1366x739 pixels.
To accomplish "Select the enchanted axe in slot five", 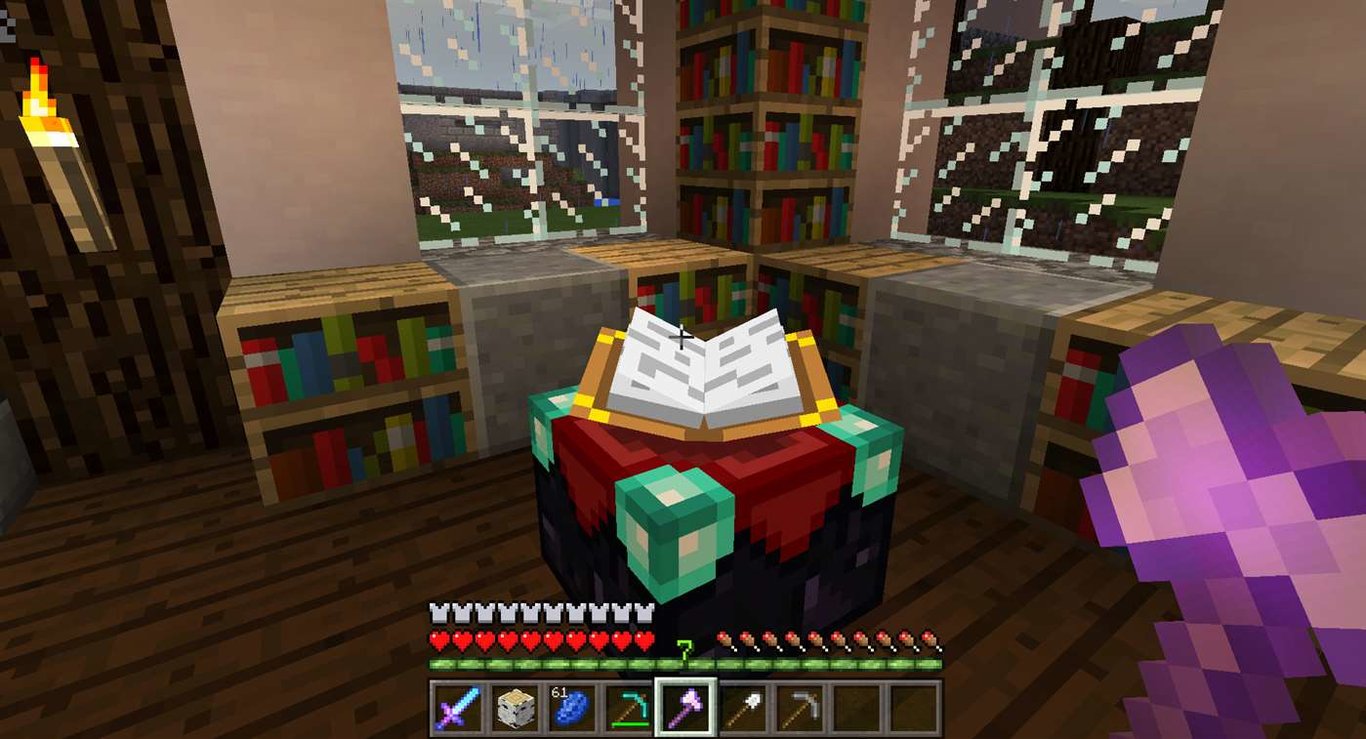I will (x=684, y=708).
